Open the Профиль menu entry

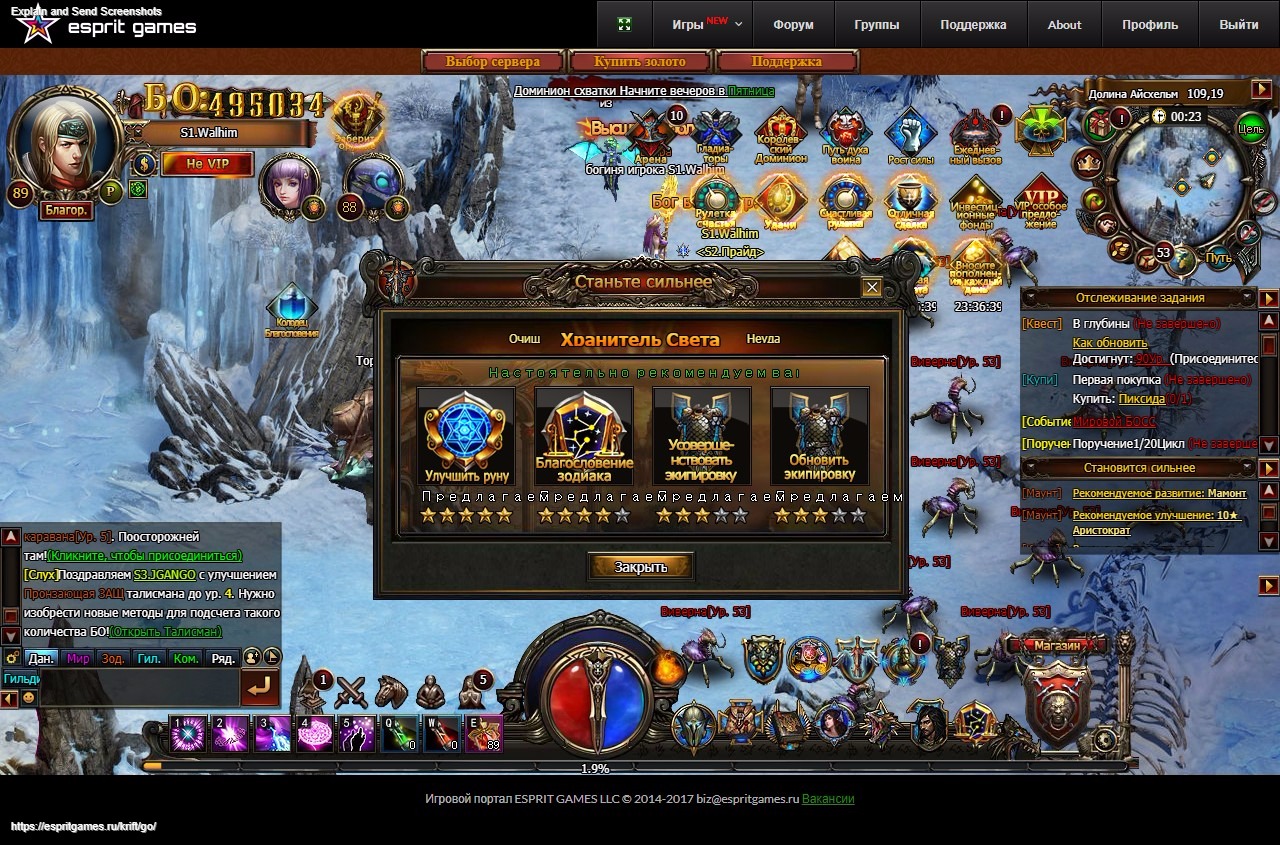1150,24
